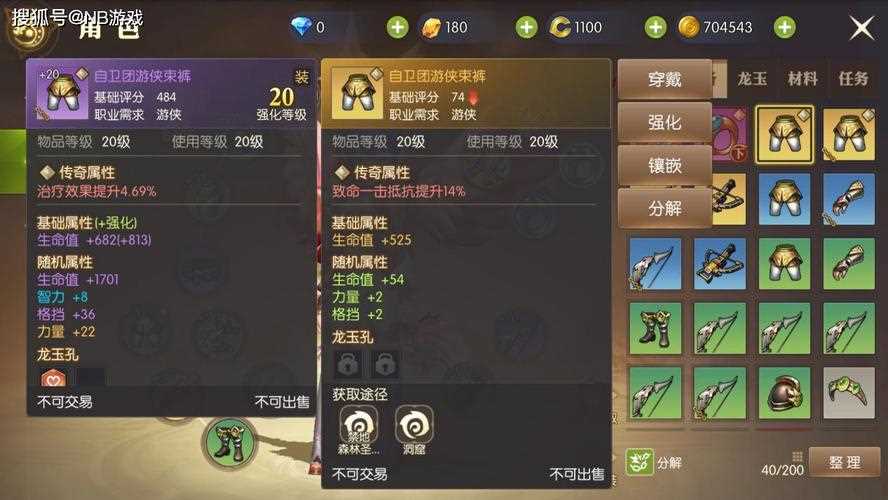The image size is (888, 500).
Task: Open the 强化 enhancement option
Action: click(665, 122)
